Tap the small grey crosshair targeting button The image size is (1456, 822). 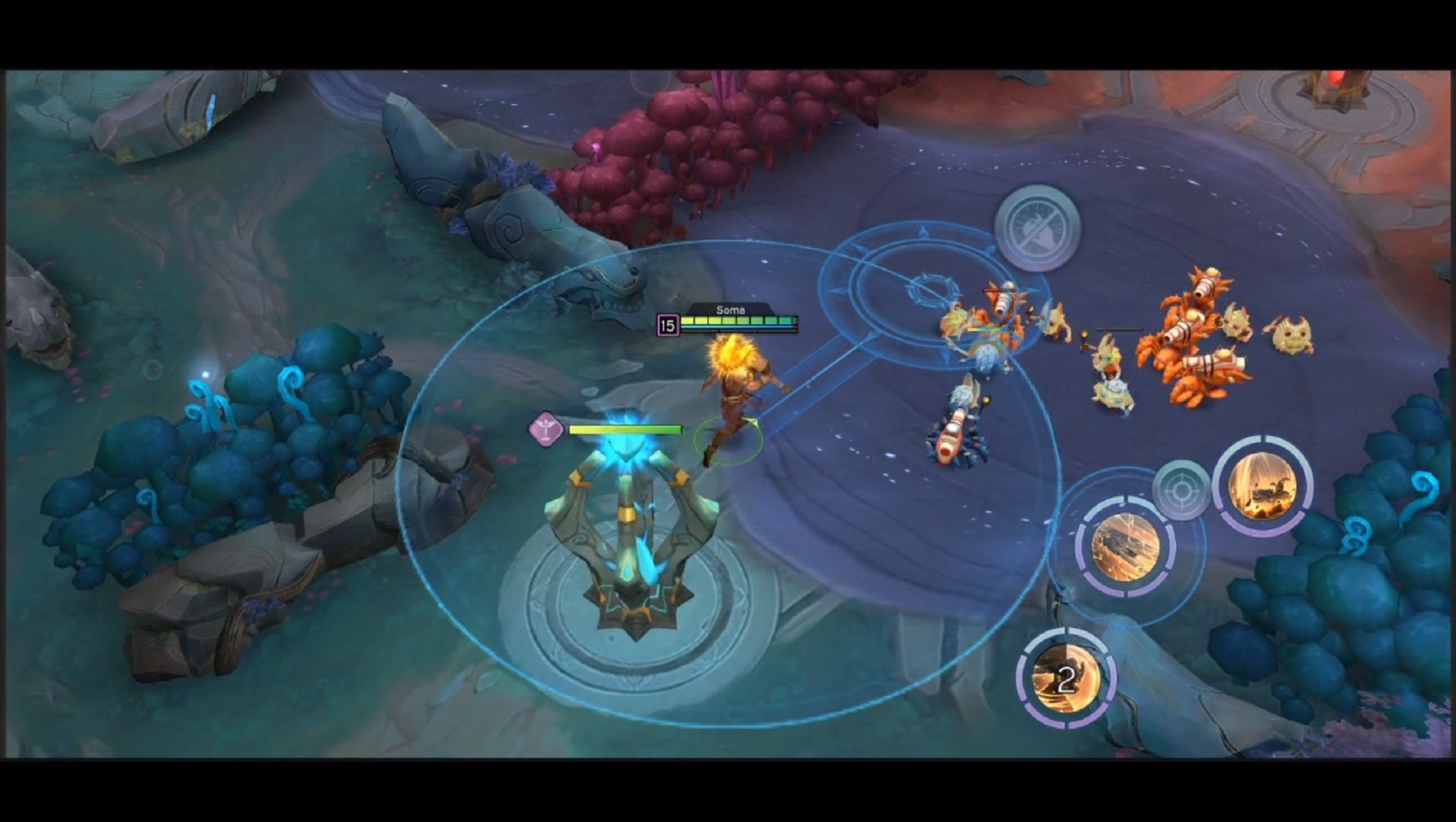1180,491
